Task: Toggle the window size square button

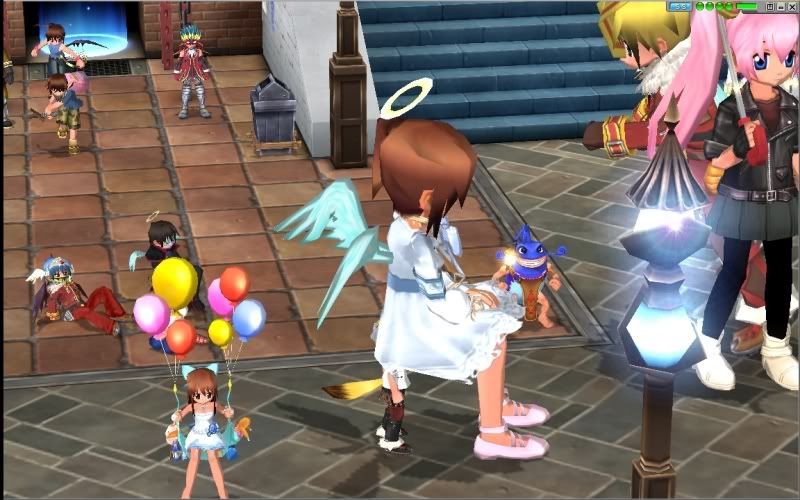Action: coord(770,7)
